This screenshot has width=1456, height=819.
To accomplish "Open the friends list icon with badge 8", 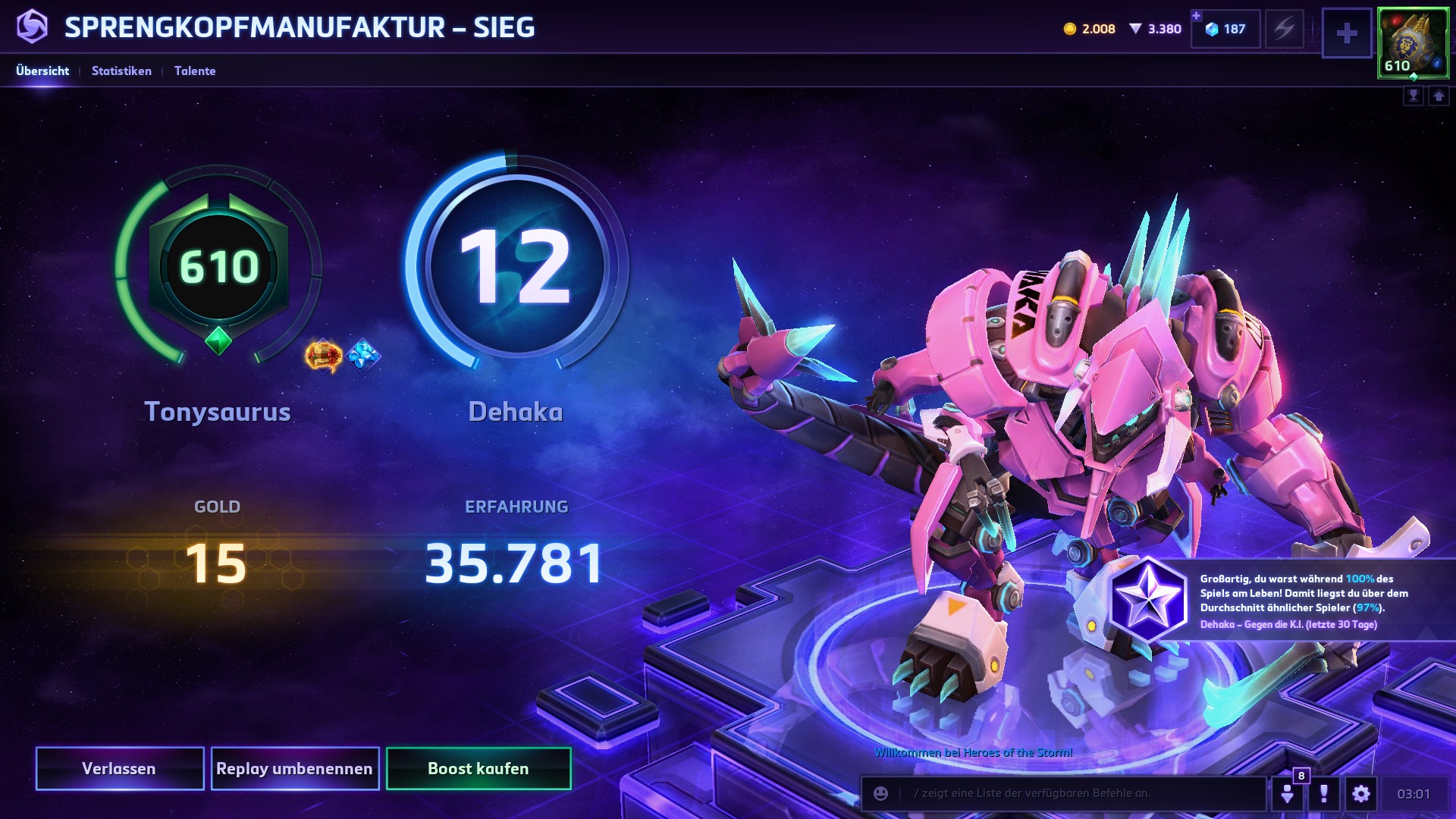I will point(1288,793).
